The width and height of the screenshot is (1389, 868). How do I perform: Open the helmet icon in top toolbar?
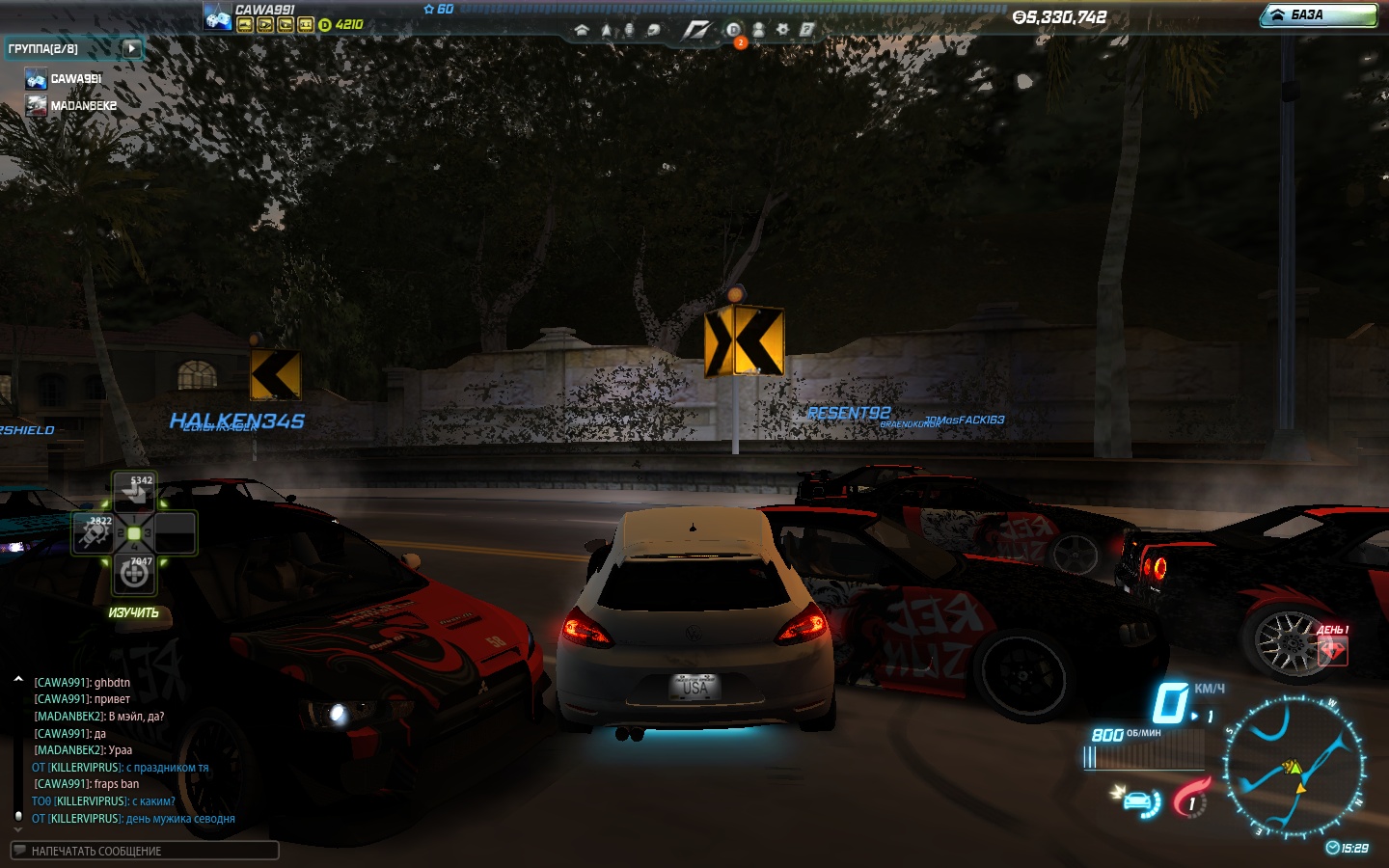pyautogui.click(x=654, y=30)
